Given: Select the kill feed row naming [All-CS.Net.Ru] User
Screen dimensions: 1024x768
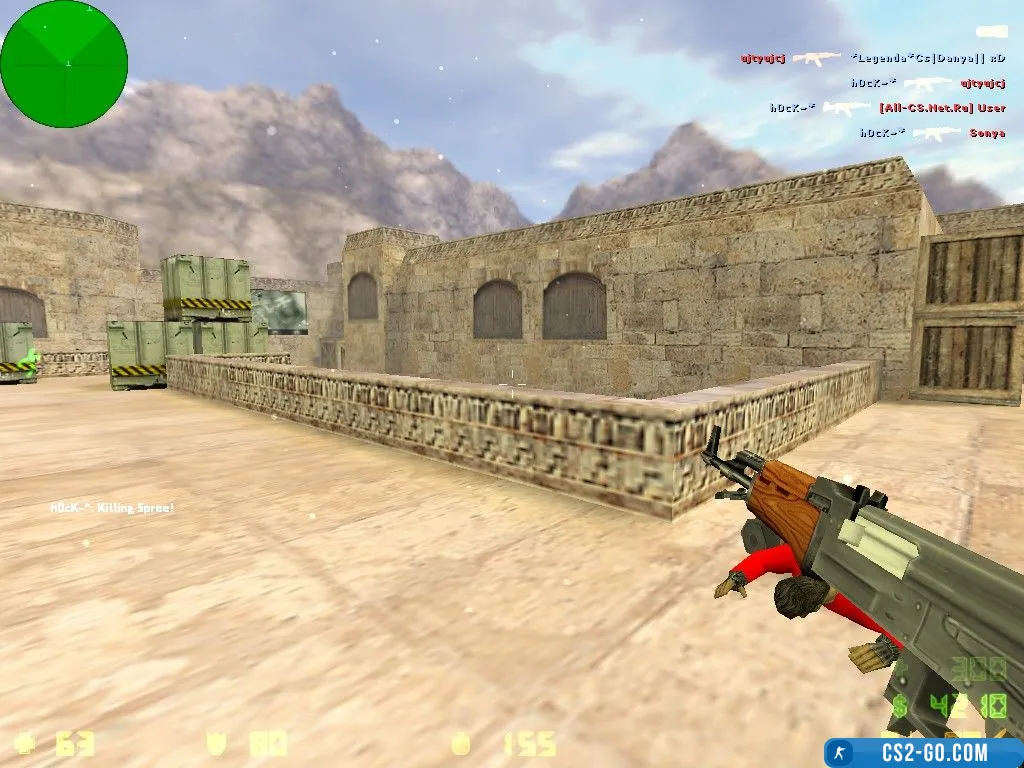Looking at the screenshot, I should click(888, 108).
